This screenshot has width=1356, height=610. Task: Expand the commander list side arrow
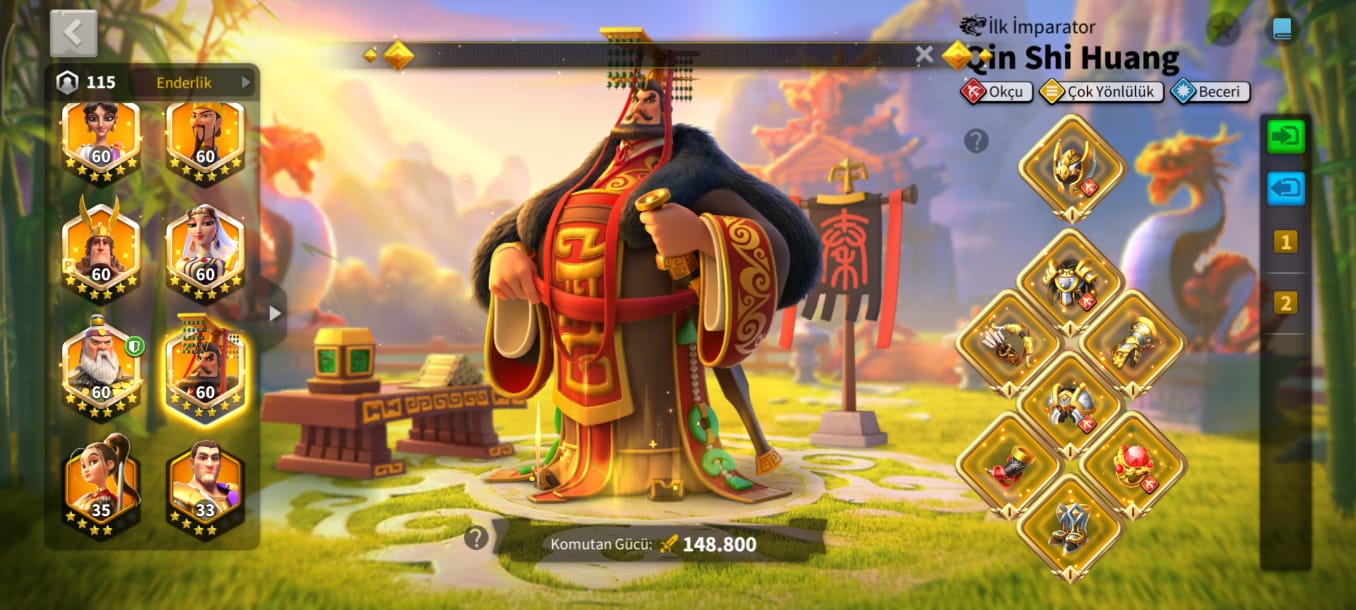pyautogui.click(x=275, y=313)
